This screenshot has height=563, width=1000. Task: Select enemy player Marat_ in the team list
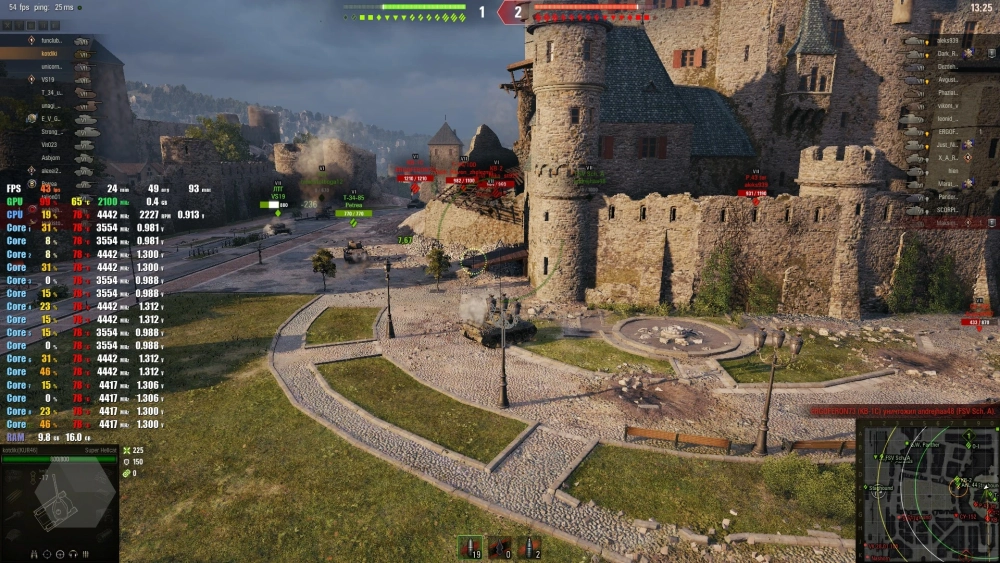pyautogui.click(x=948, y=183)
